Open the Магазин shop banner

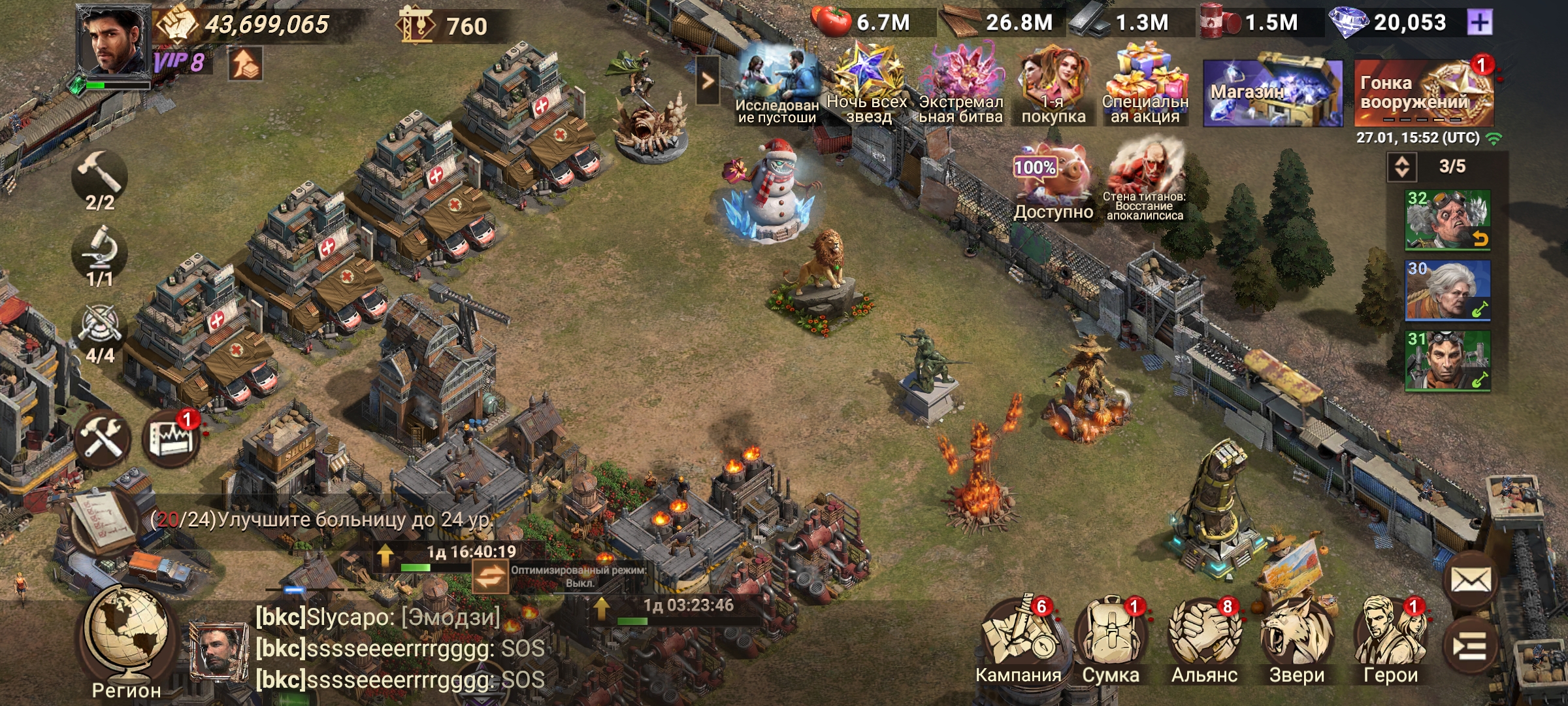[x=1272, y=93]
